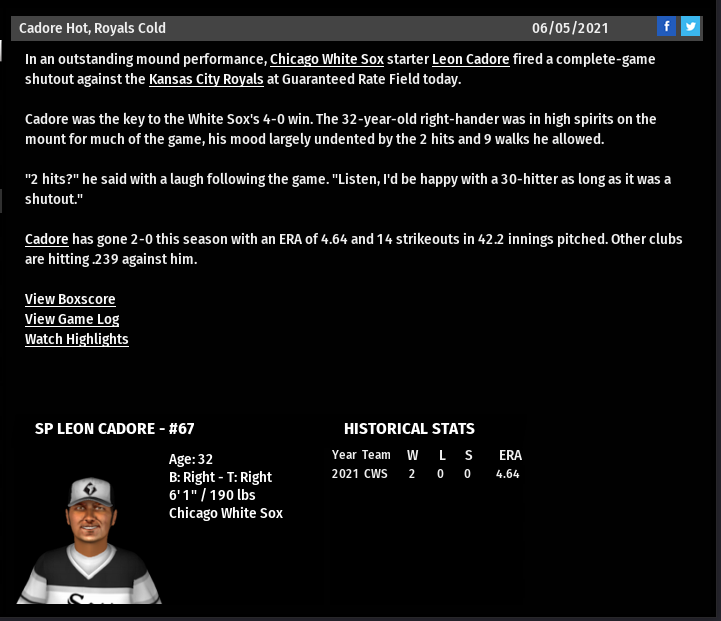This screenshot has width=721, height=621.
Task: Select the Watch Highlights link
Action: [x=77, y=339]
